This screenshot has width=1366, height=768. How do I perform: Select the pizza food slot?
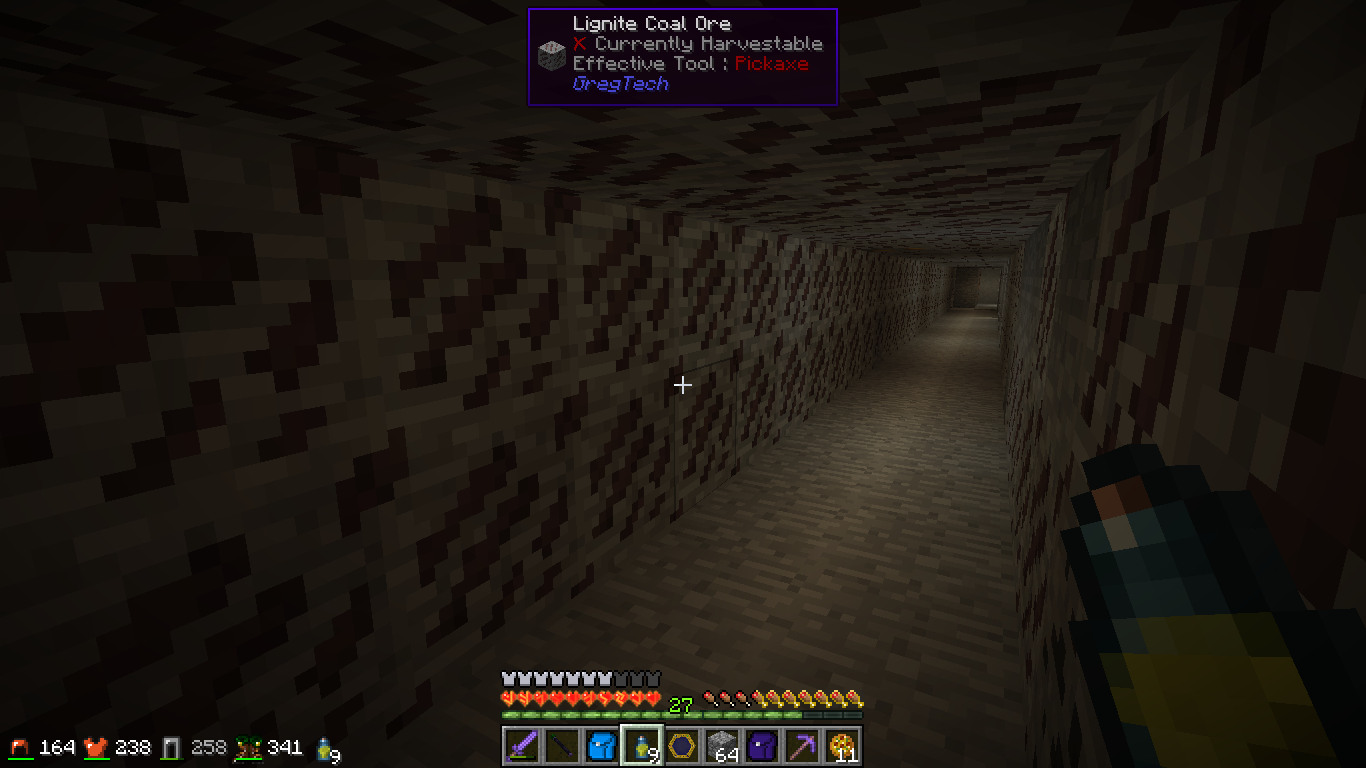pos(842,746)
